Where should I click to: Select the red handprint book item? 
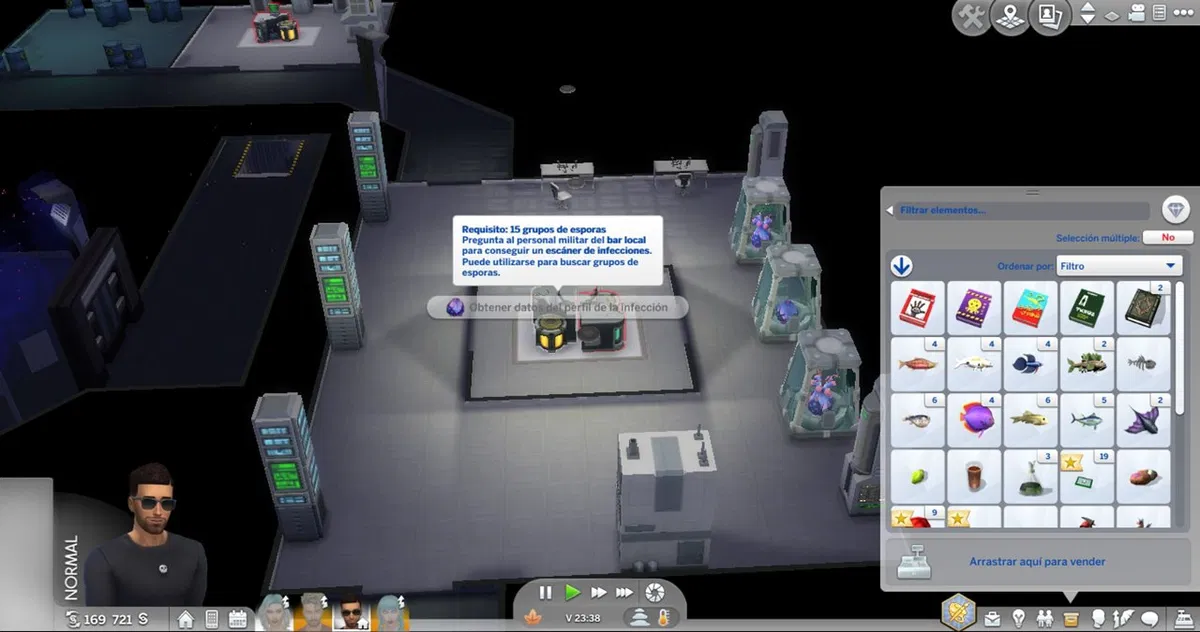click(916, 306)
